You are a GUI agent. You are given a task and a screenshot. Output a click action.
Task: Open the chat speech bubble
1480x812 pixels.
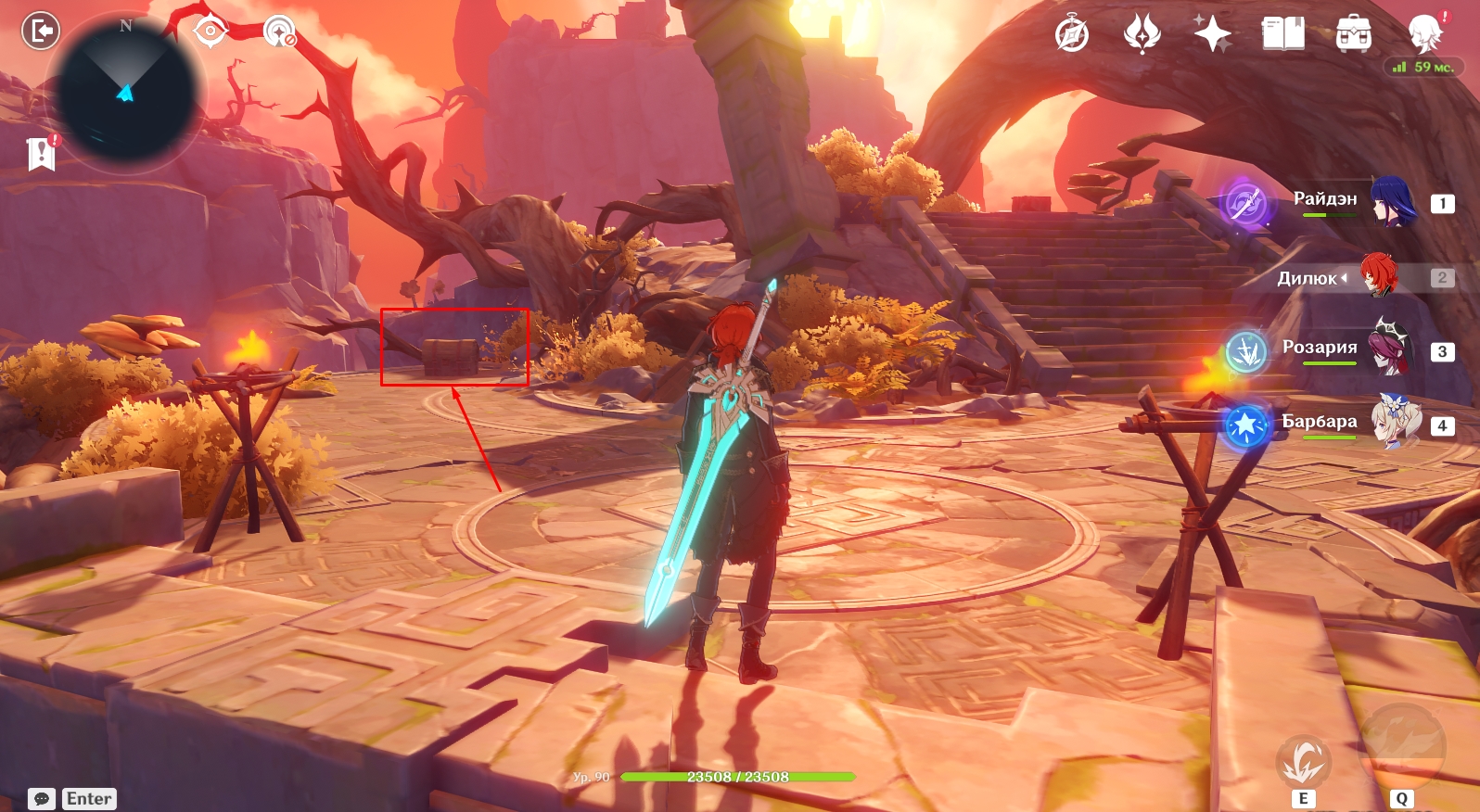point(42,798)
